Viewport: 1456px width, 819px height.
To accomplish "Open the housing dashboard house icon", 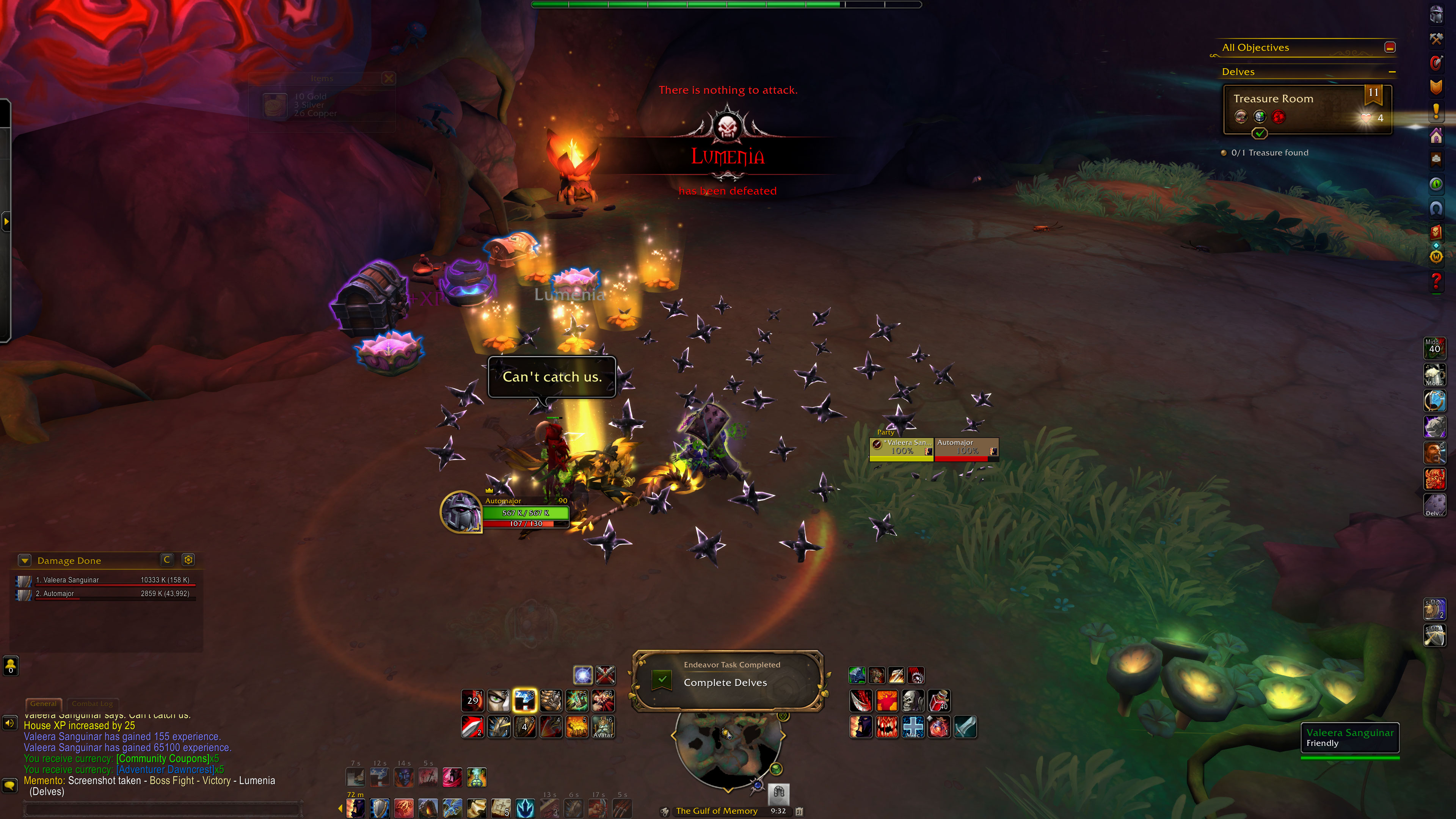I will point(1436,136).
